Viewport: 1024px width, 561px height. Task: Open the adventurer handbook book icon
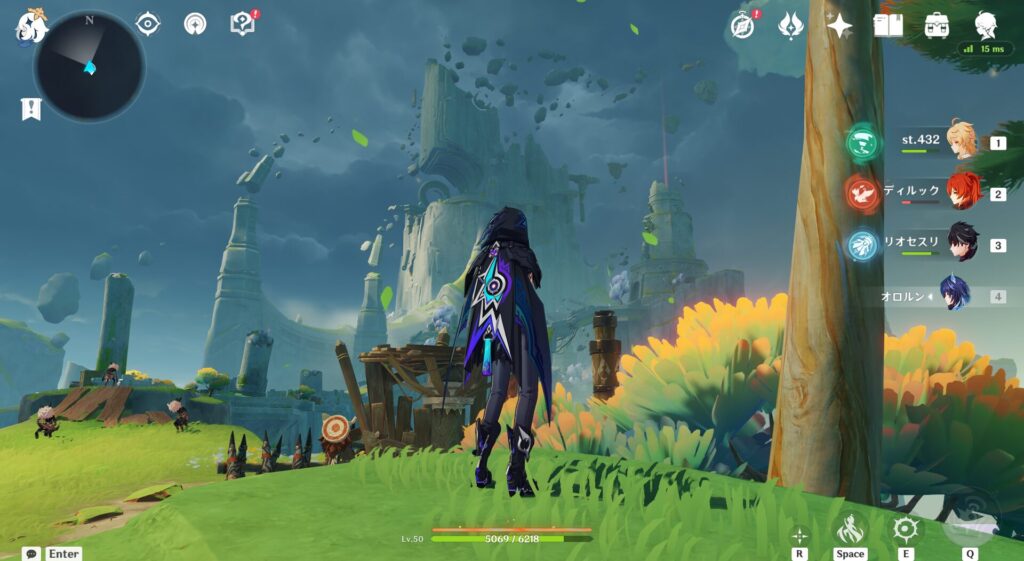click(x=888, y=26)
